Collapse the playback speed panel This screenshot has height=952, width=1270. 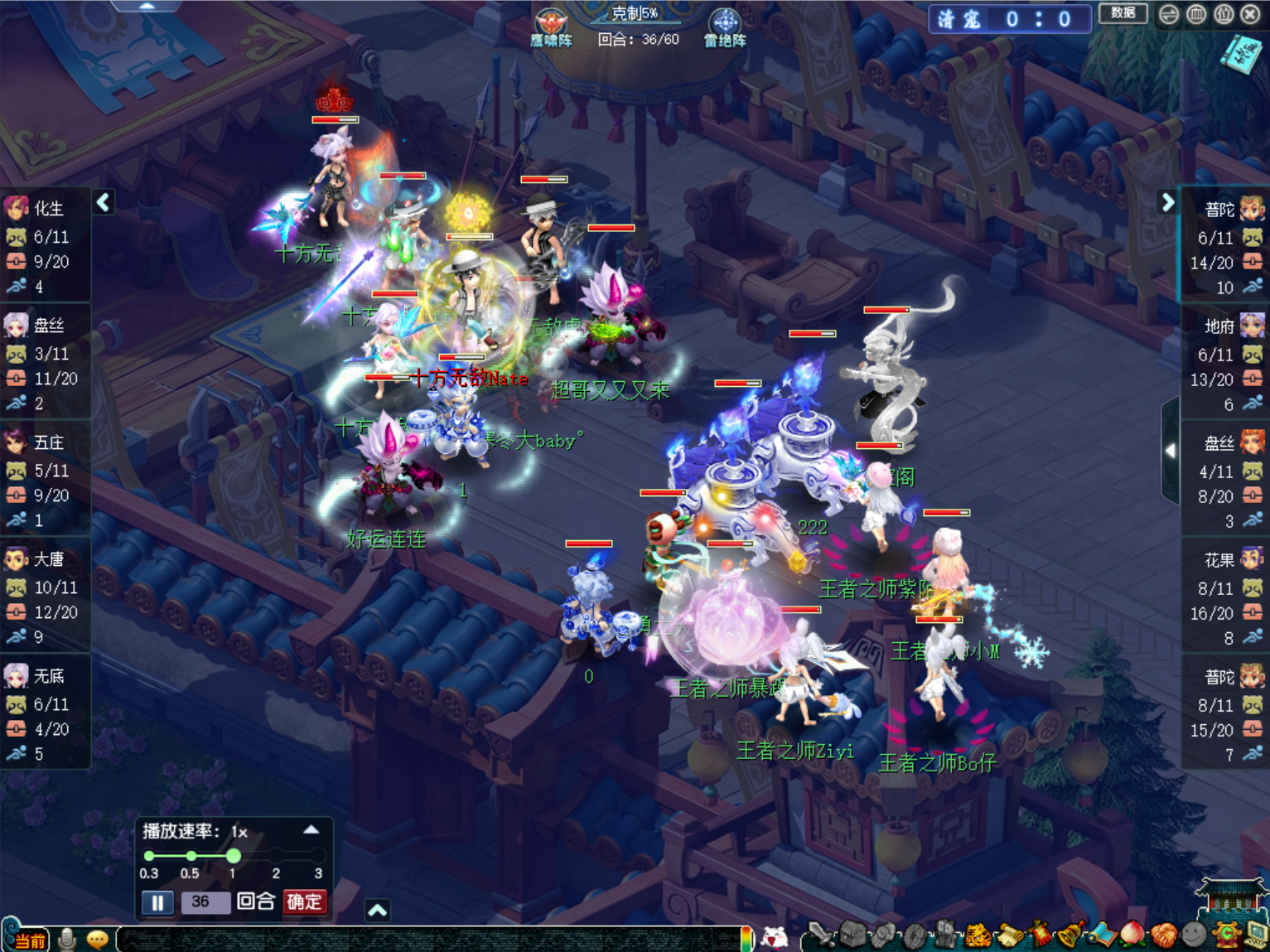[x=311, y=829]
